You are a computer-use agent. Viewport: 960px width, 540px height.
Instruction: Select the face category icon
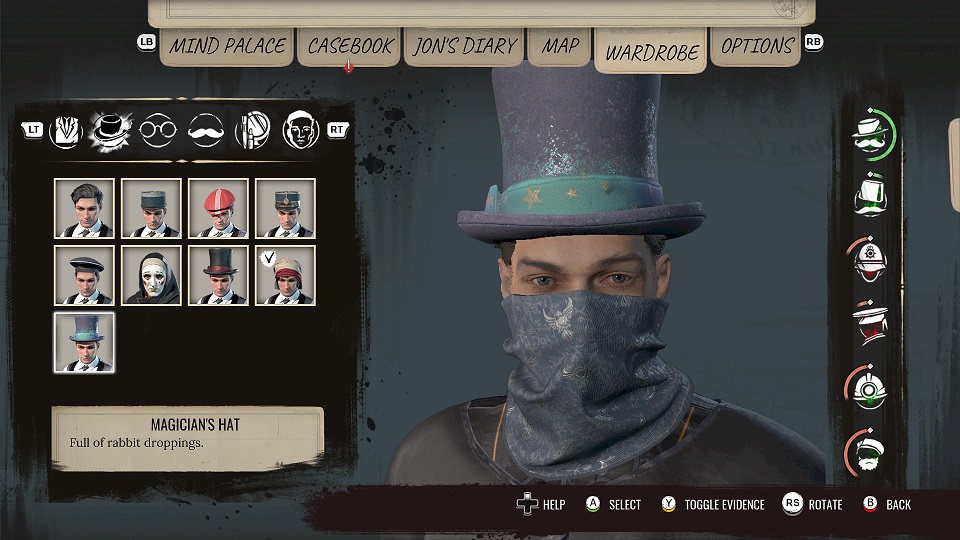pyautogui.click(x=300, y=129)
